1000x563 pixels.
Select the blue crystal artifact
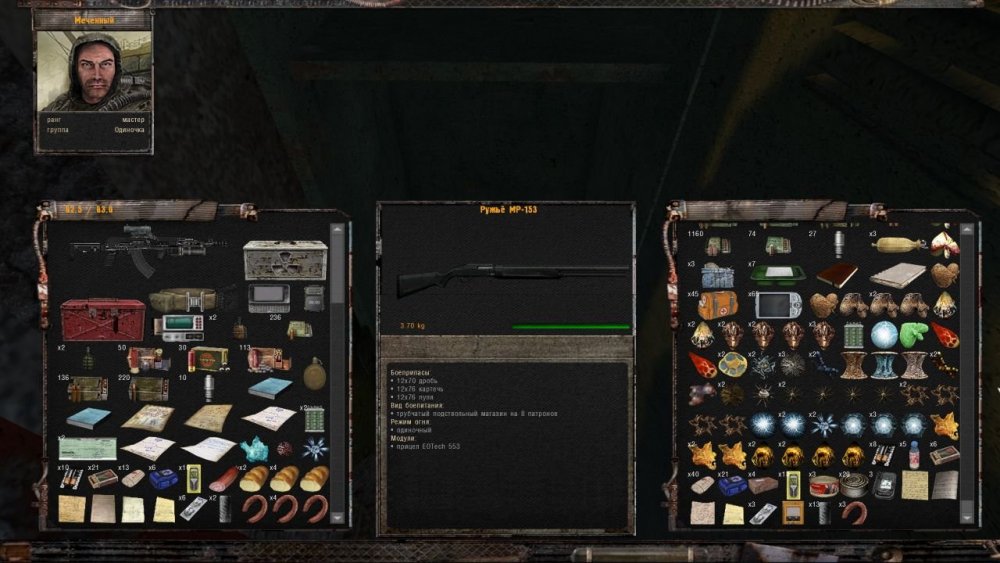click(x=254, y=449)
